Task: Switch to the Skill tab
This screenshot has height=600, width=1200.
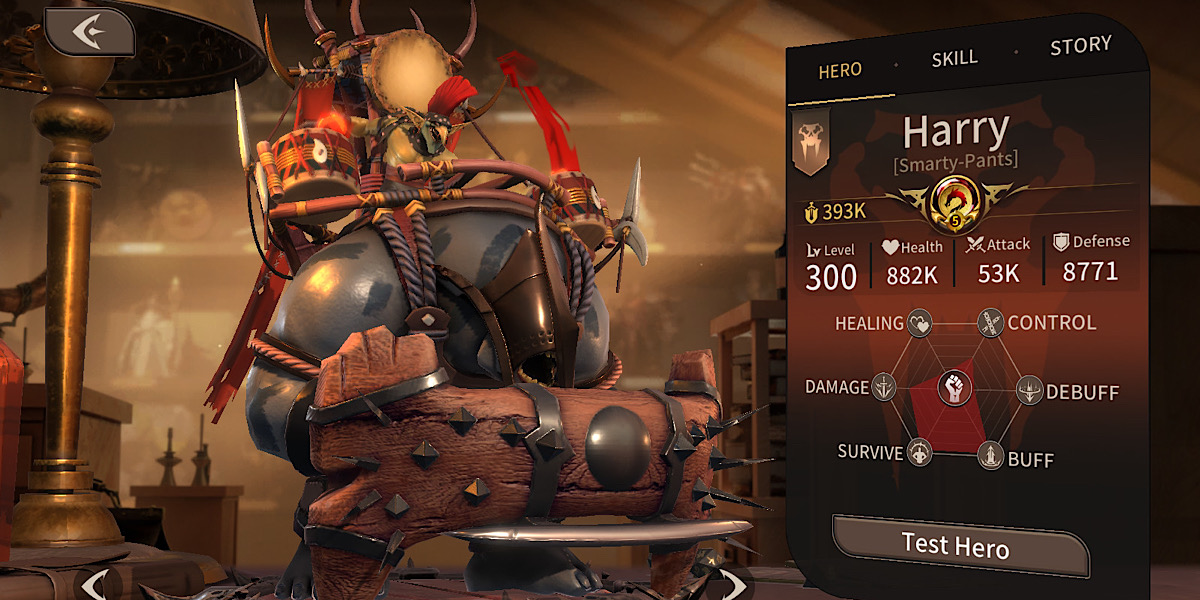Action: pos(954,58)
